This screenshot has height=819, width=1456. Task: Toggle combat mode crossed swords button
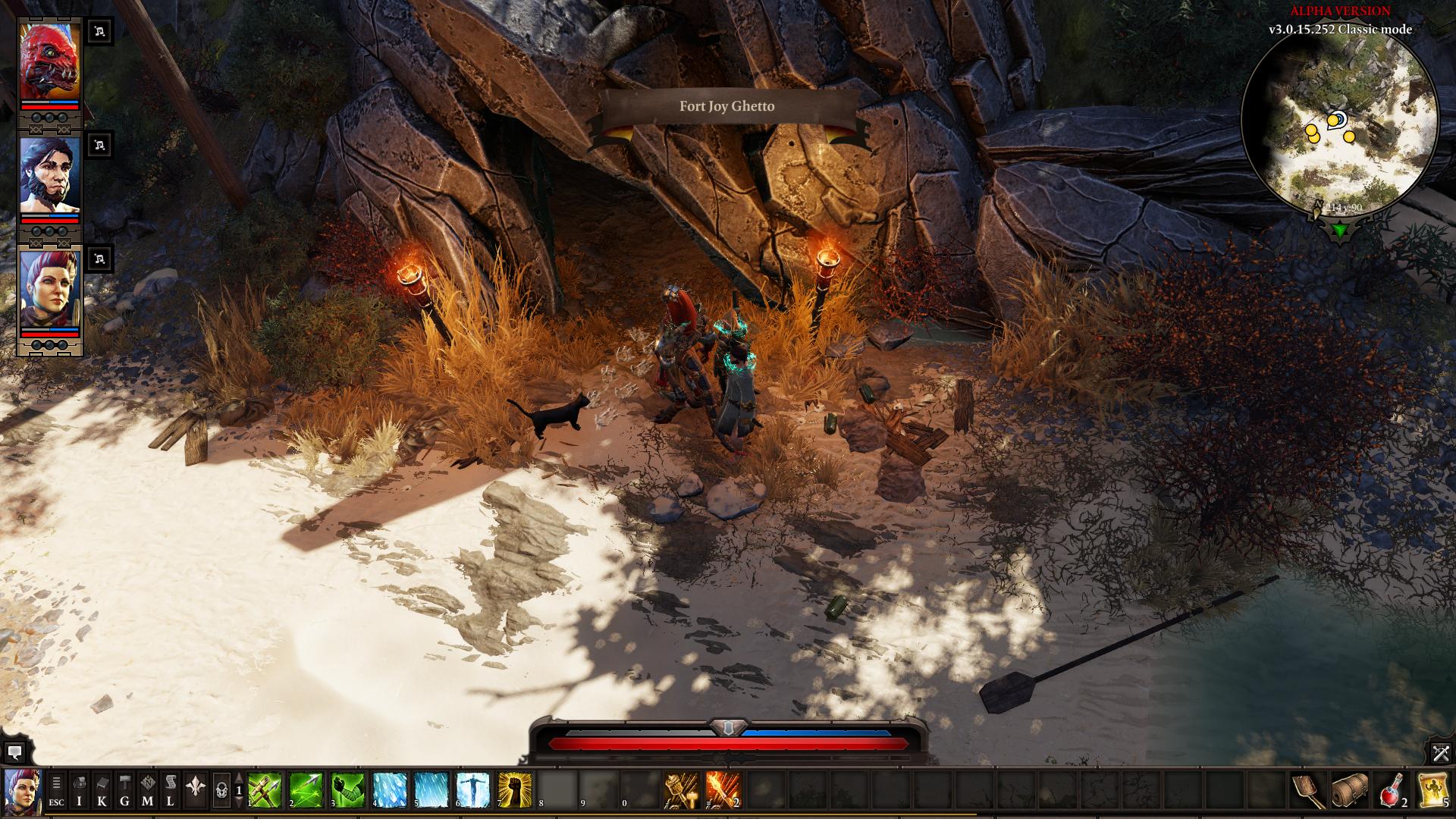click(x=1441, y=753)
